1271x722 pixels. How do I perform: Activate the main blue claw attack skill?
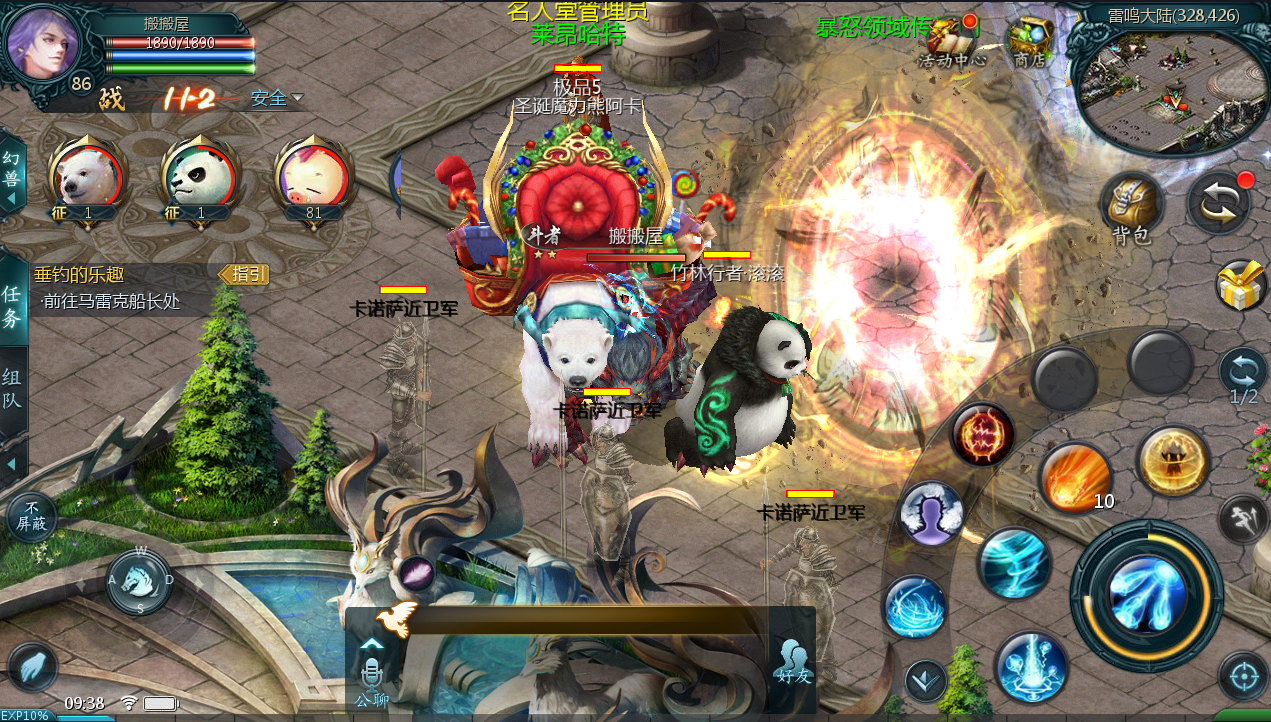tap(1147, 595)
